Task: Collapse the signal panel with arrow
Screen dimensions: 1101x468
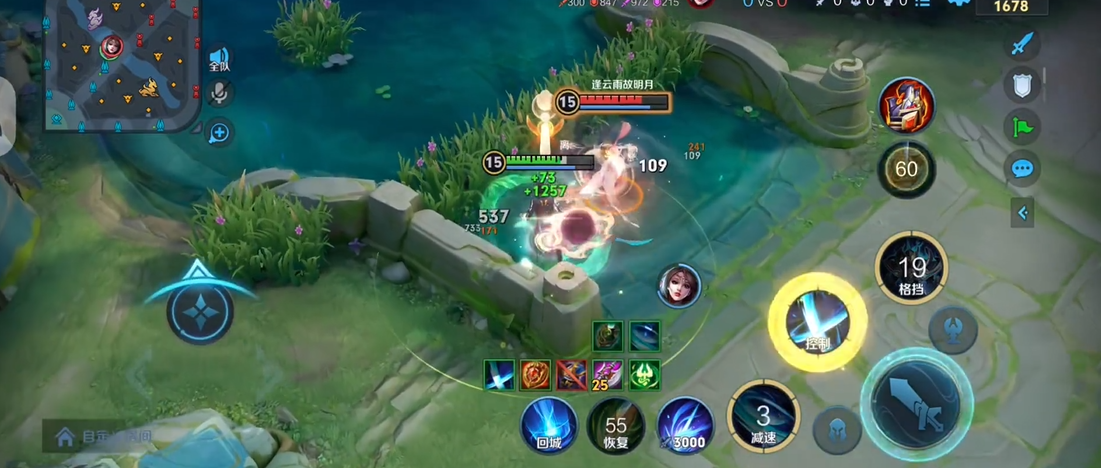Action: (1021, 212)
